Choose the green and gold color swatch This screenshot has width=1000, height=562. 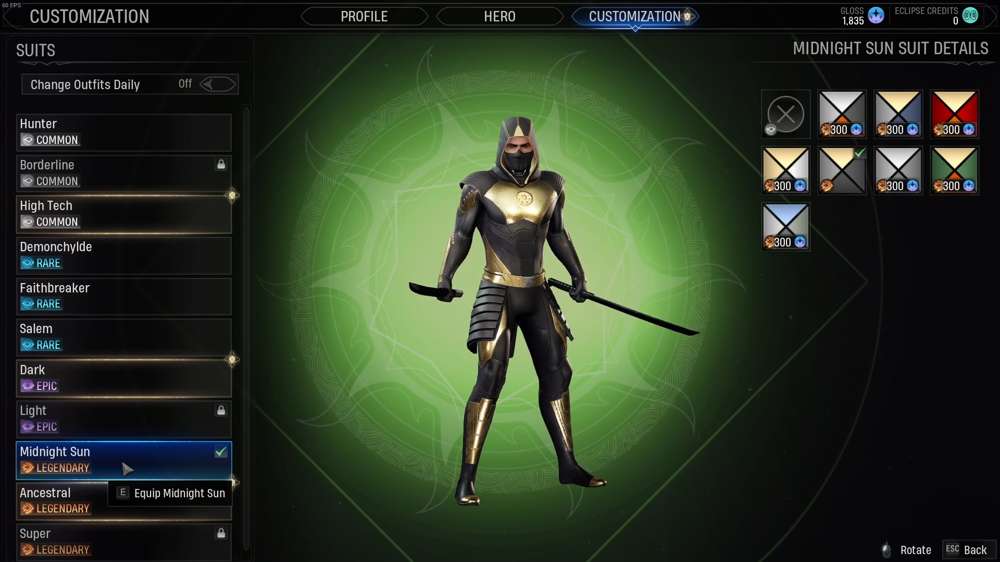(954, 170)
